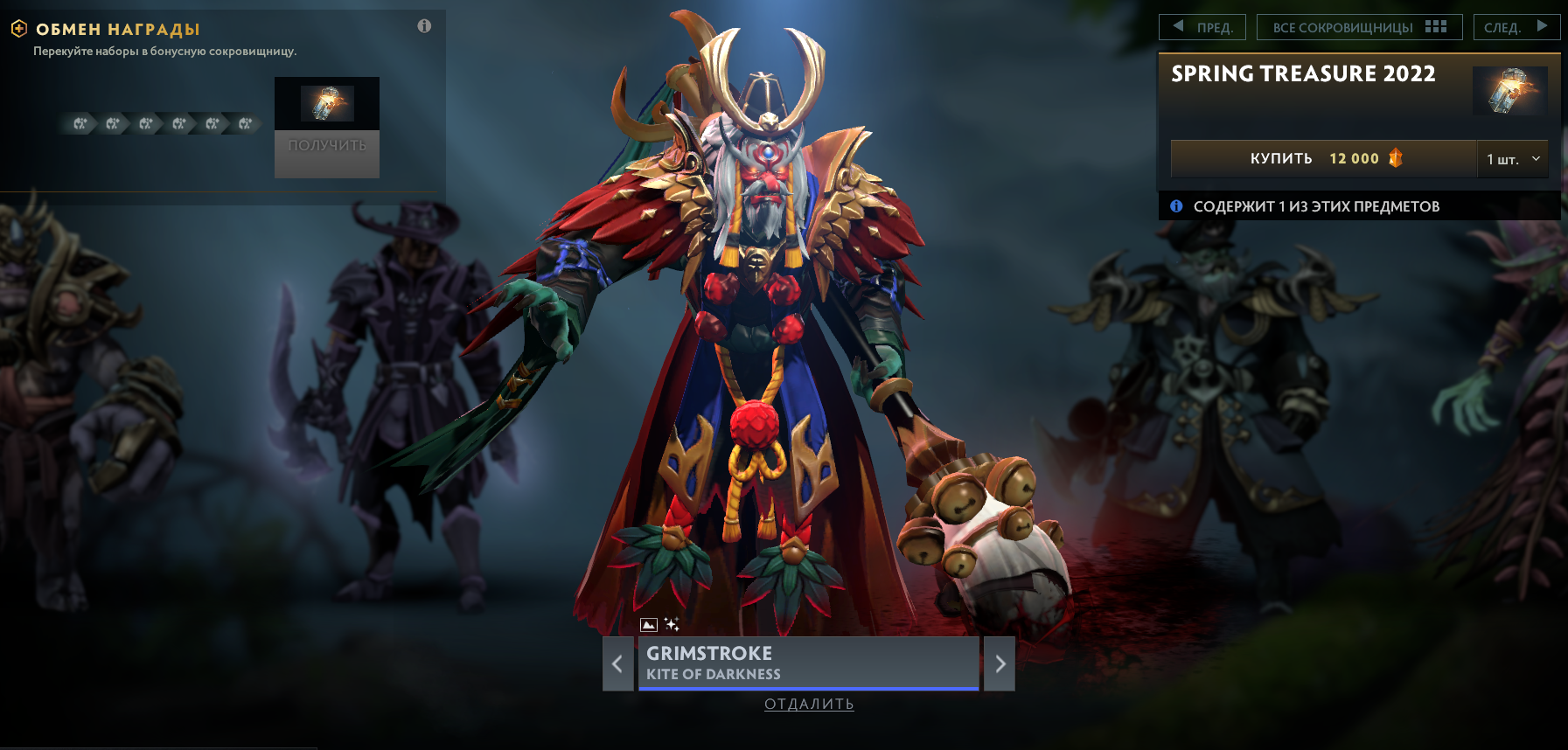Open the 1 шт. quantity dropdown

(x=1512, y=158)
